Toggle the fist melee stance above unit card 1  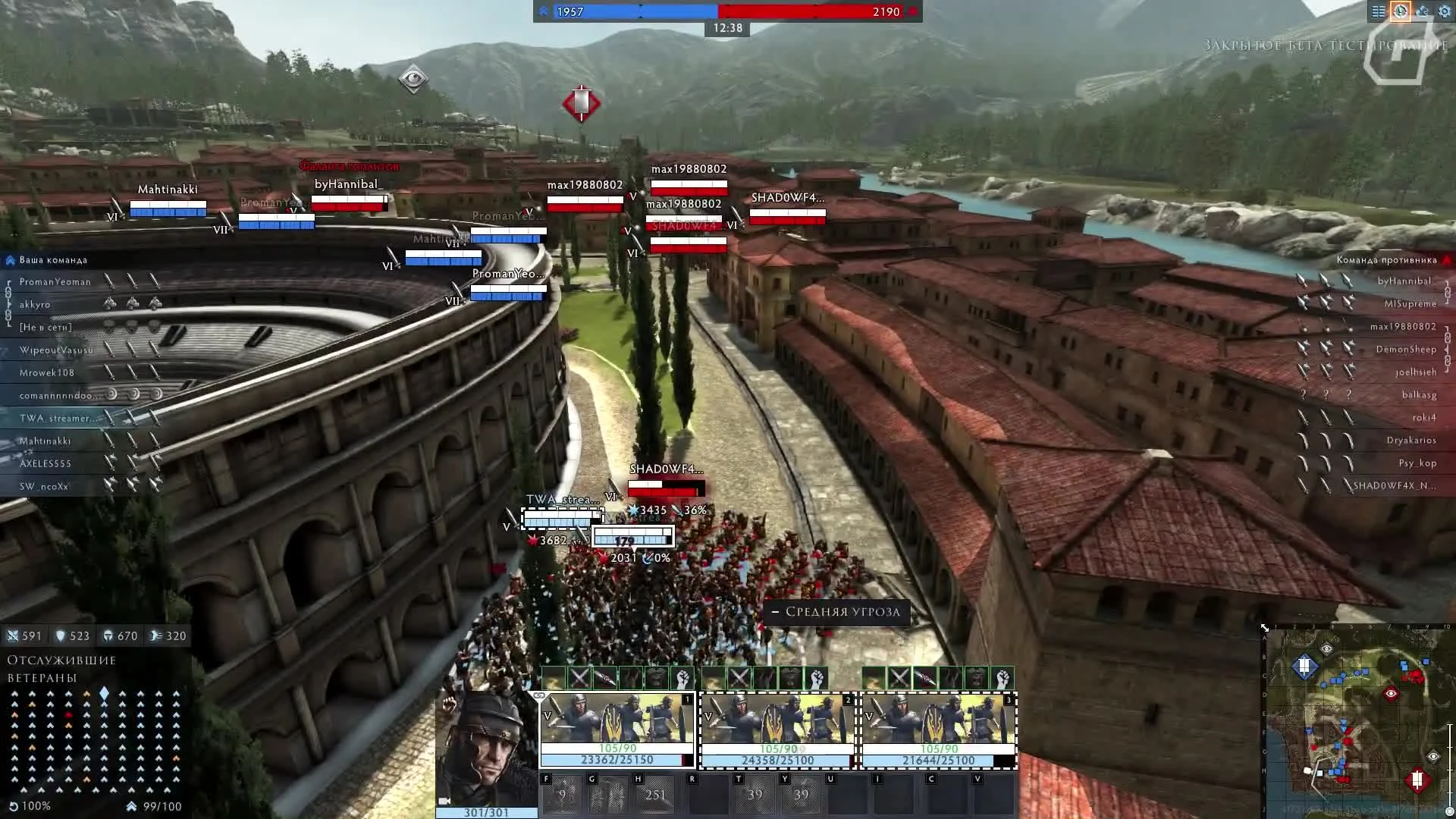coord(683,677)
